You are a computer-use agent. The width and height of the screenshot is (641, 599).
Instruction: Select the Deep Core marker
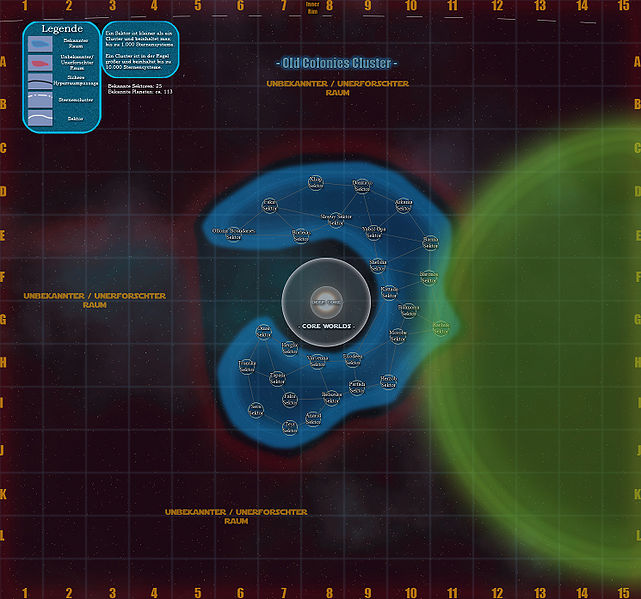(x=326, y=298)
